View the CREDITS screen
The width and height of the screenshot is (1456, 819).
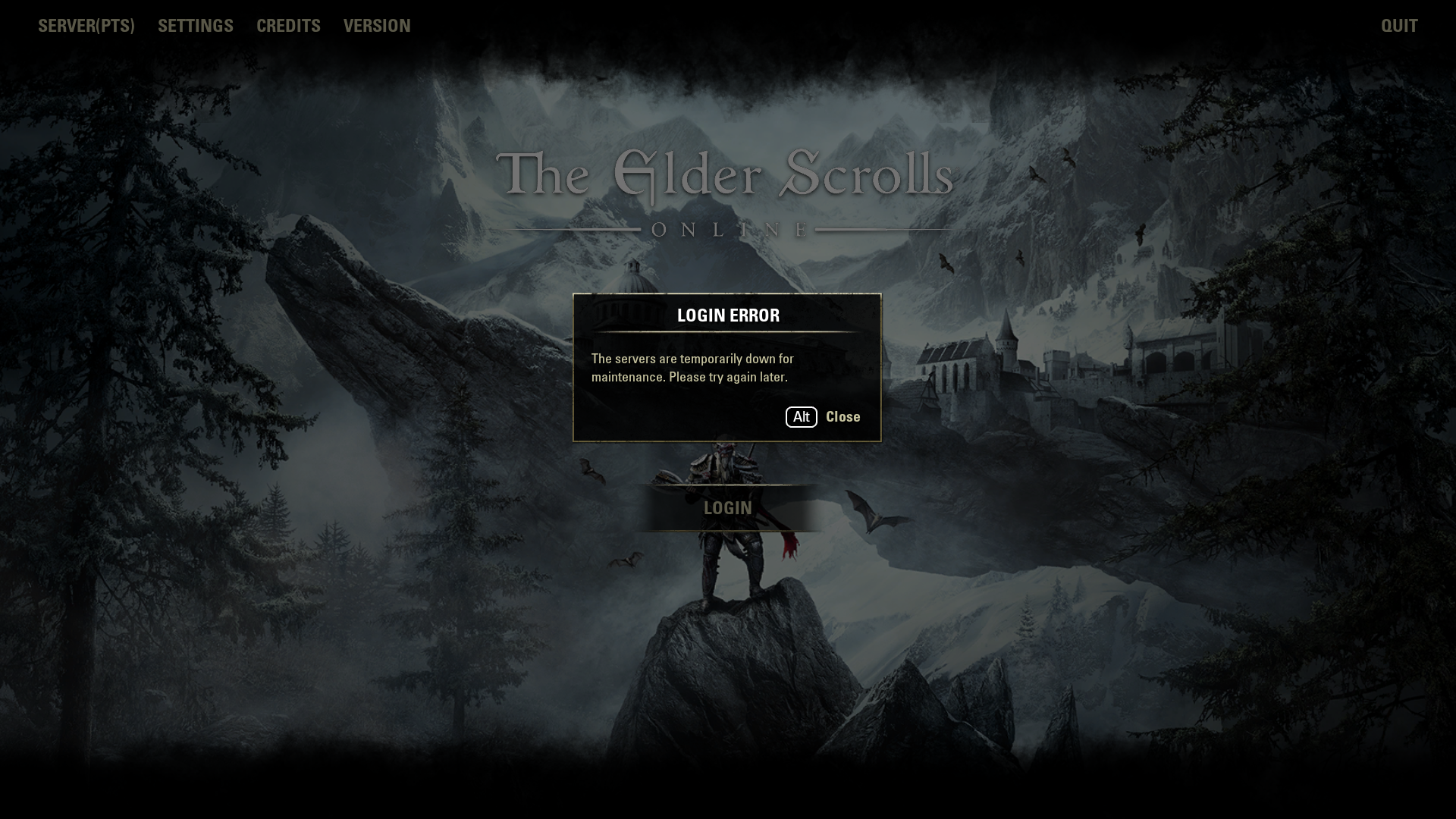pyautogui.click(x=288, y=26)
